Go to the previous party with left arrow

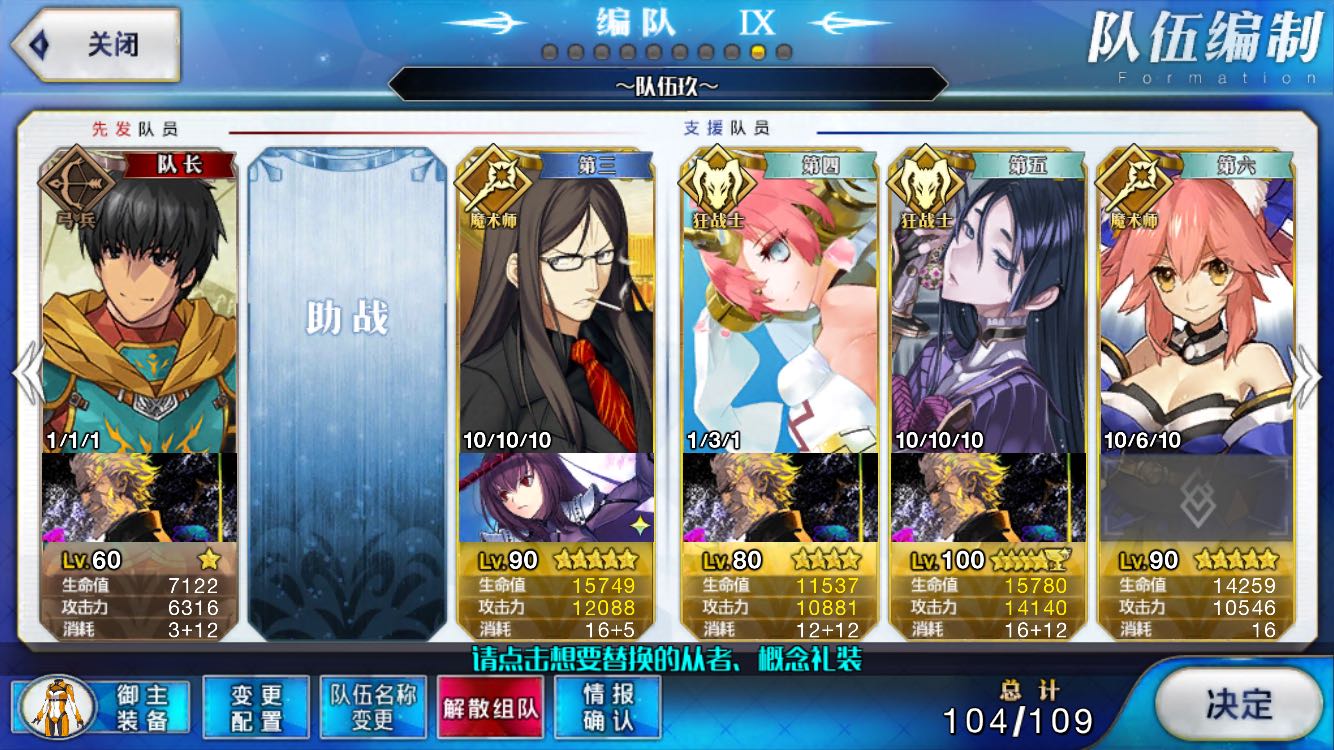click(26, 375)
